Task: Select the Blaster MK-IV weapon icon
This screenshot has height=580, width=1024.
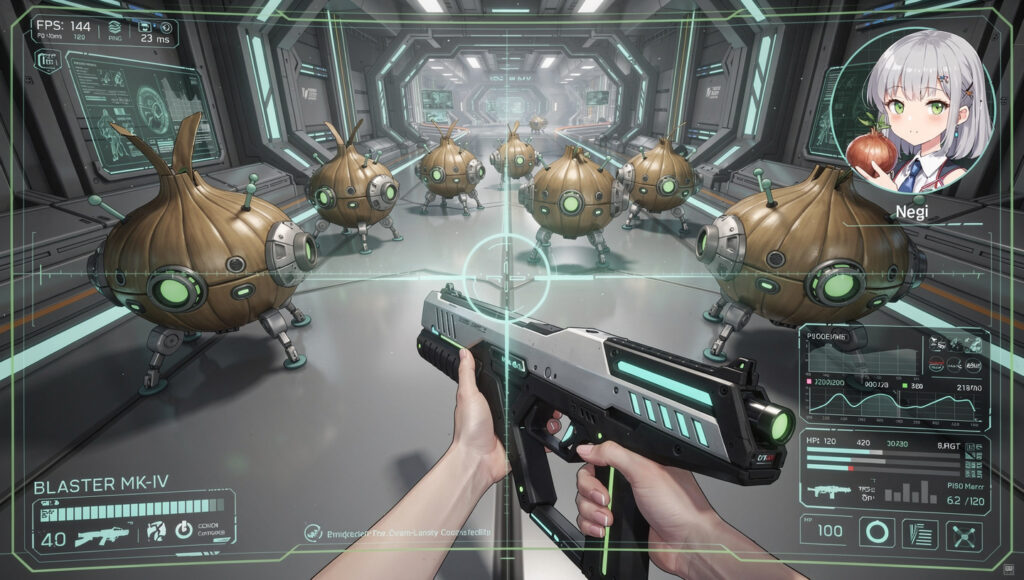Action: 101,534
